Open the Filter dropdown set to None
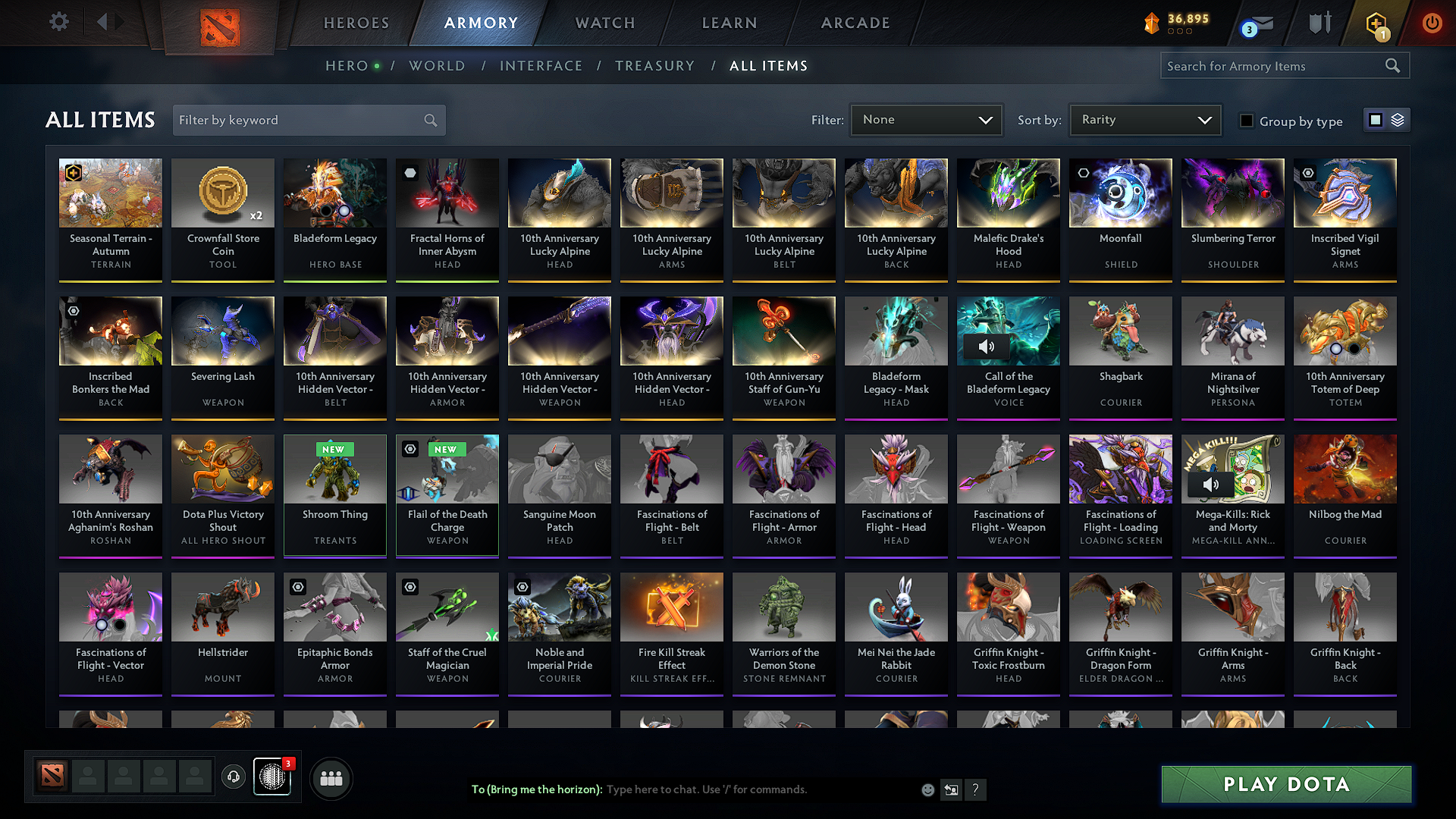This screenshot has height=819, width=1456. (x=926, y=119)
